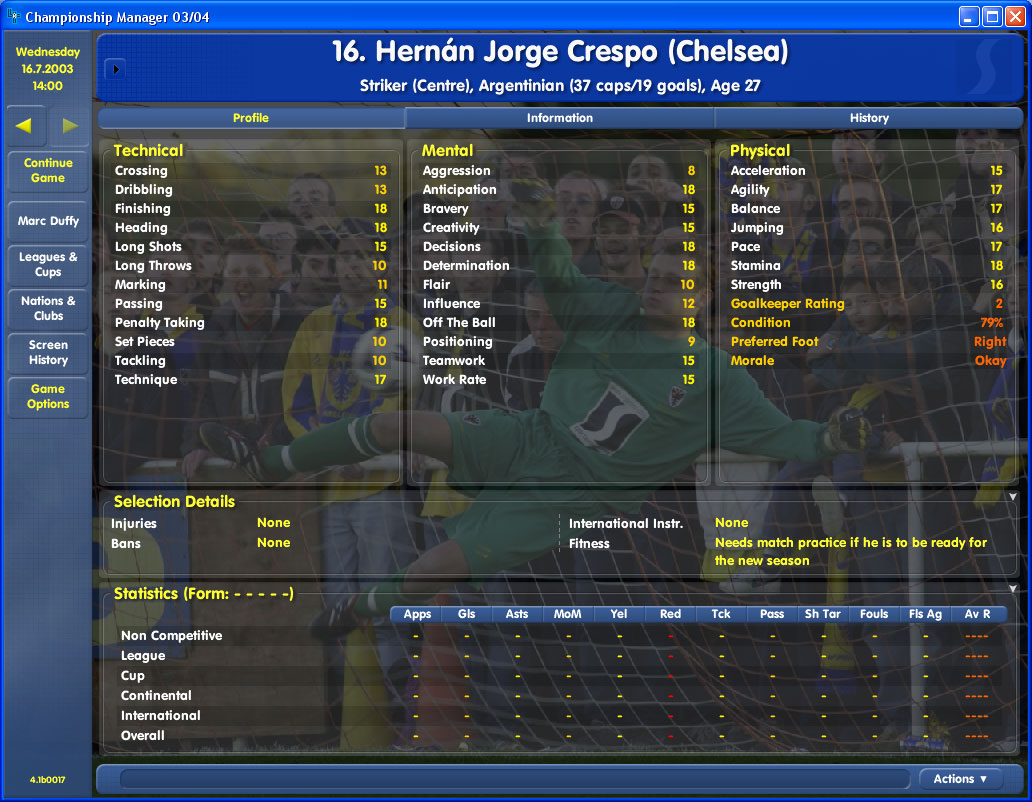
Task: Switch to the History tab
Action: (x=868, y=118)
